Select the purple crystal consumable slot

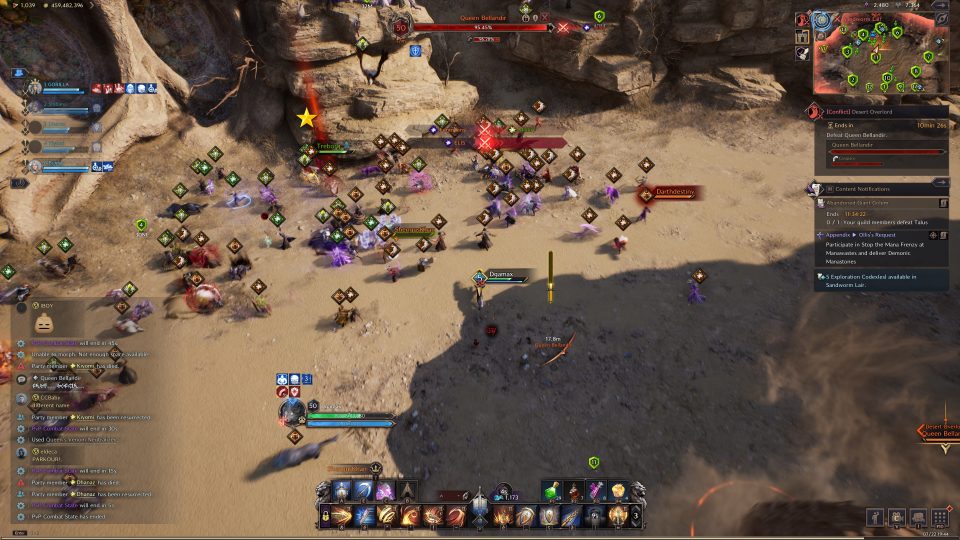(x=597, y=491)
